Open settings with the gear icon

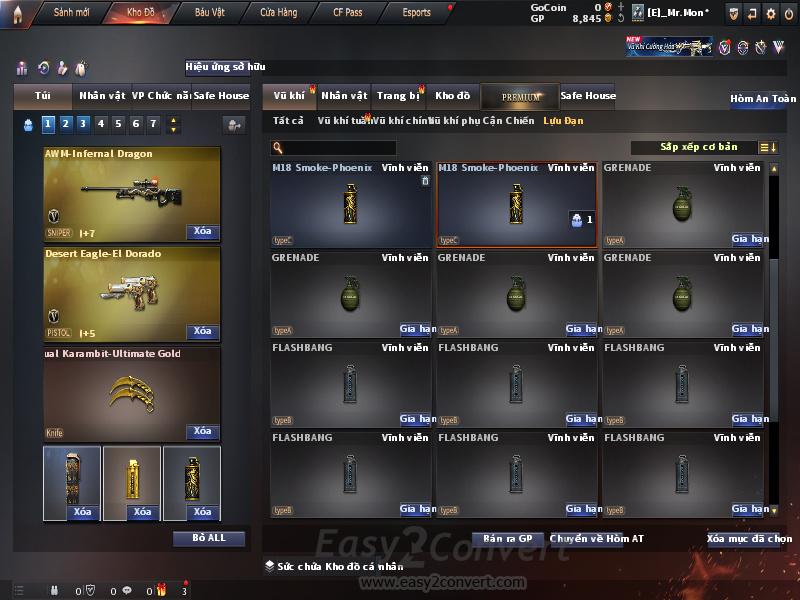(x=770, y=13)
